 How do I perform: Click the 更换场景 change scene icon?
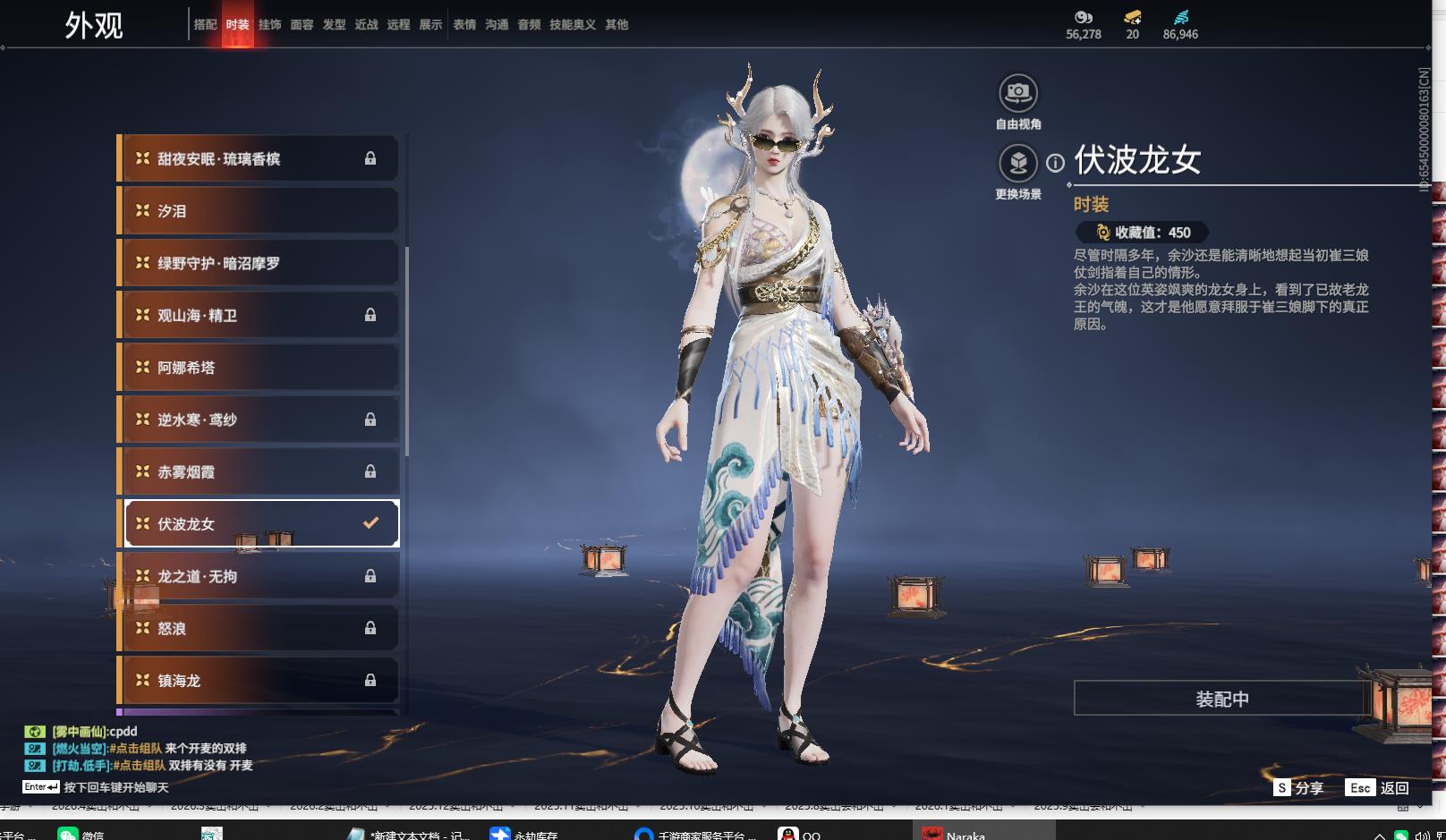[1017, 164]
